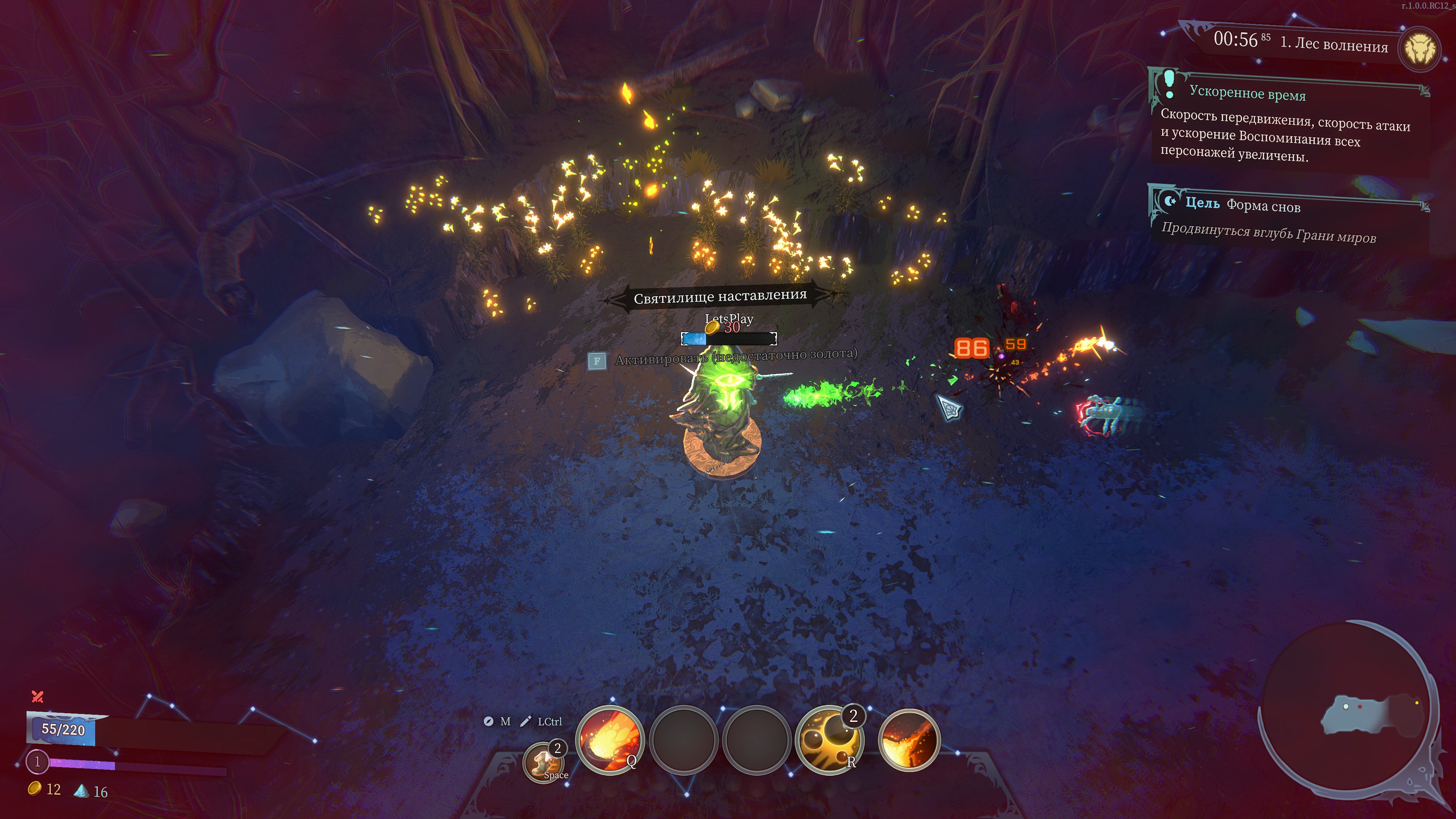Click the compass map icon
The height and width of the screenshot is (819, 1456).
click(488, 721)
